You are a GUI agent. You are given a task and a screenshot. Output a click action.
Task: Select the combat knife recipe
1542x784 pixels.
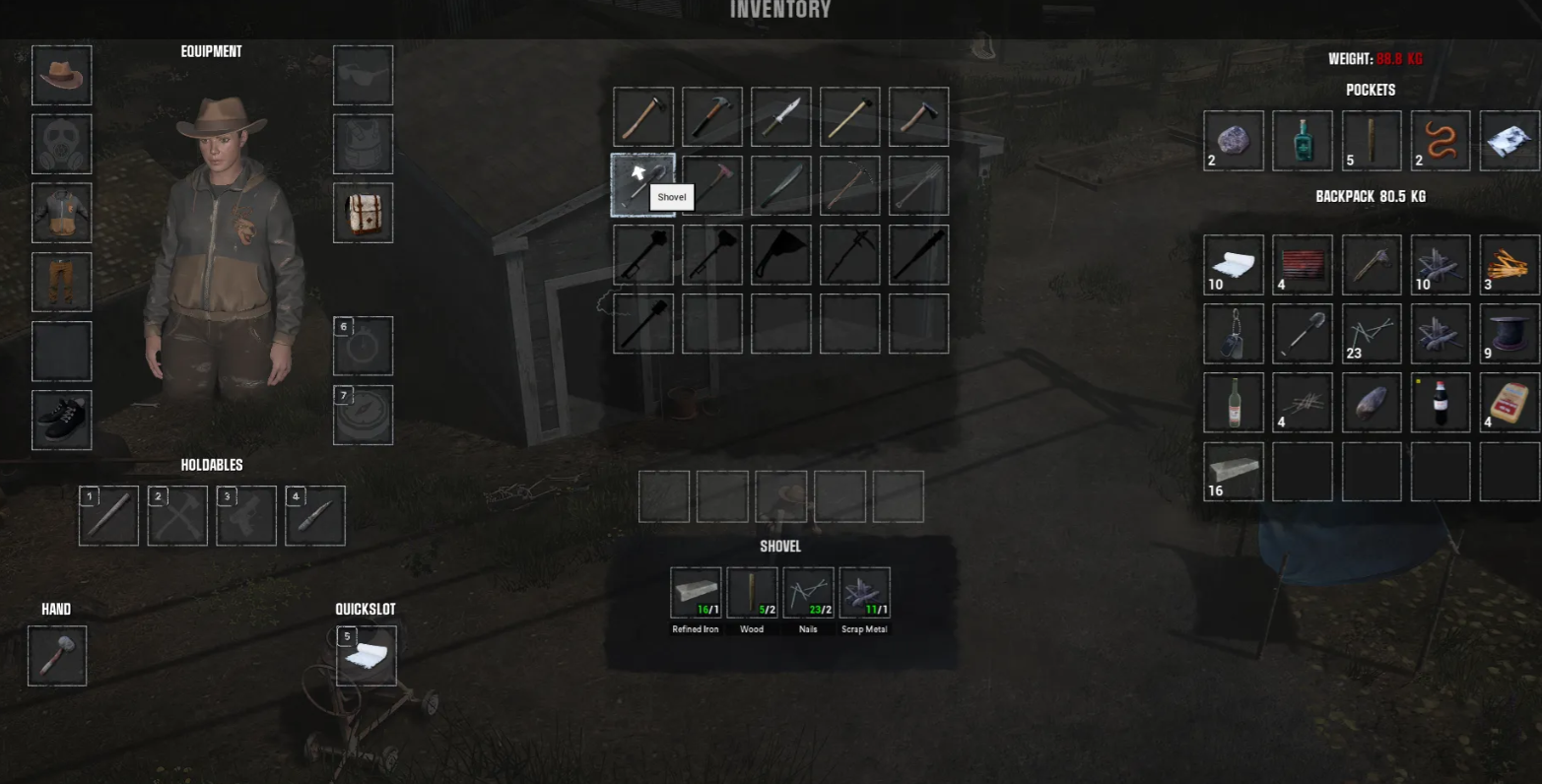[x=780, y=117]
